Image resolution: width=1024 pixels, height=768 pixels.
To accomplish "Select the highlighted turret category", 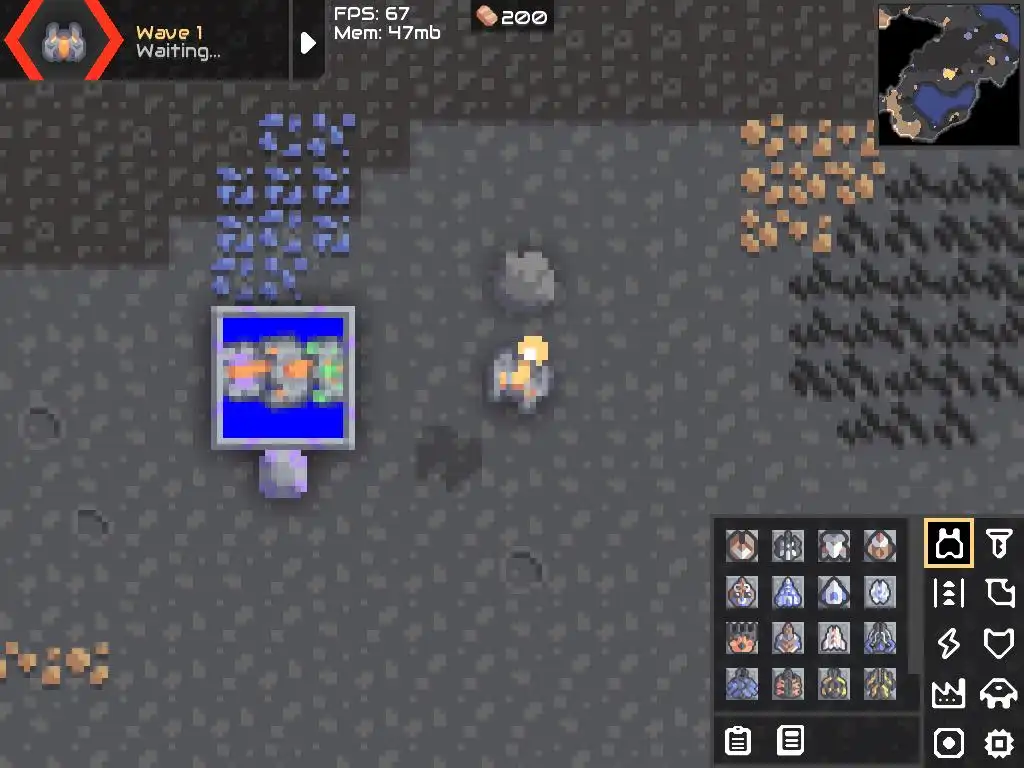I will [x=948, y=543].
